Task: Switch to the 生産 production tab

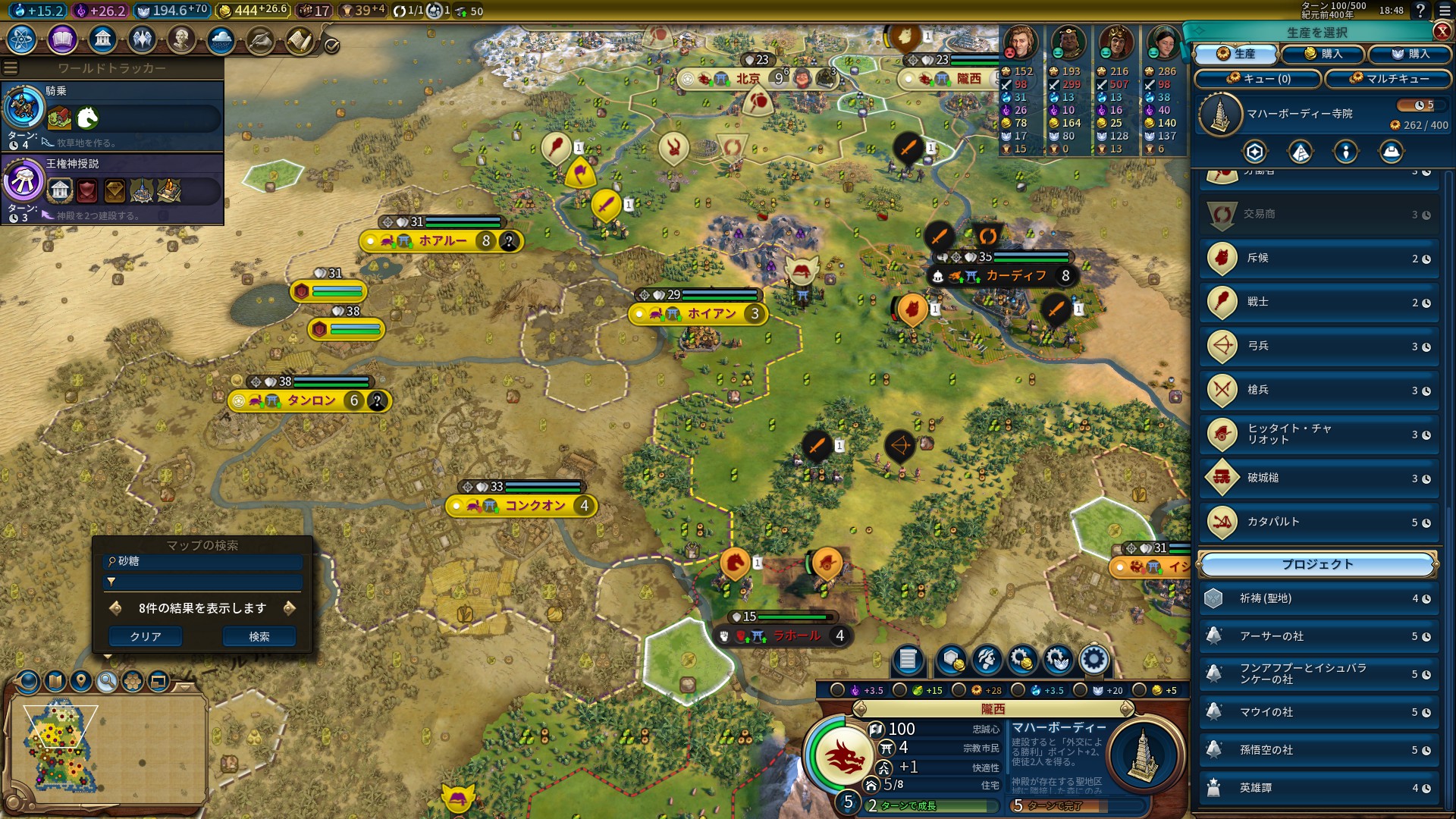Action: tap(1235, 54)
